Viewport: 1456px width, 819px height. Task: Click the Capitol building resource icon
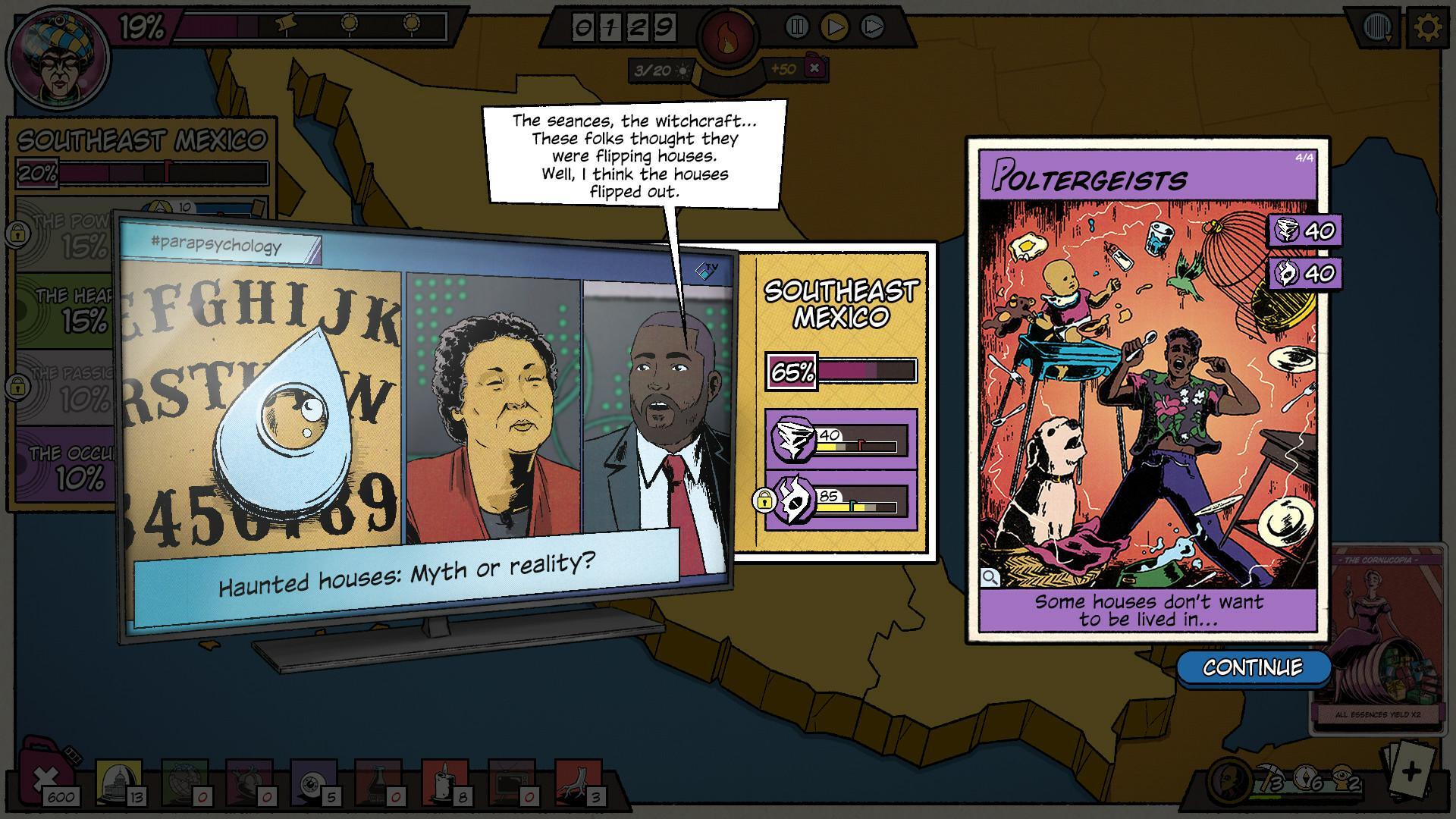(x=116, y=780)
